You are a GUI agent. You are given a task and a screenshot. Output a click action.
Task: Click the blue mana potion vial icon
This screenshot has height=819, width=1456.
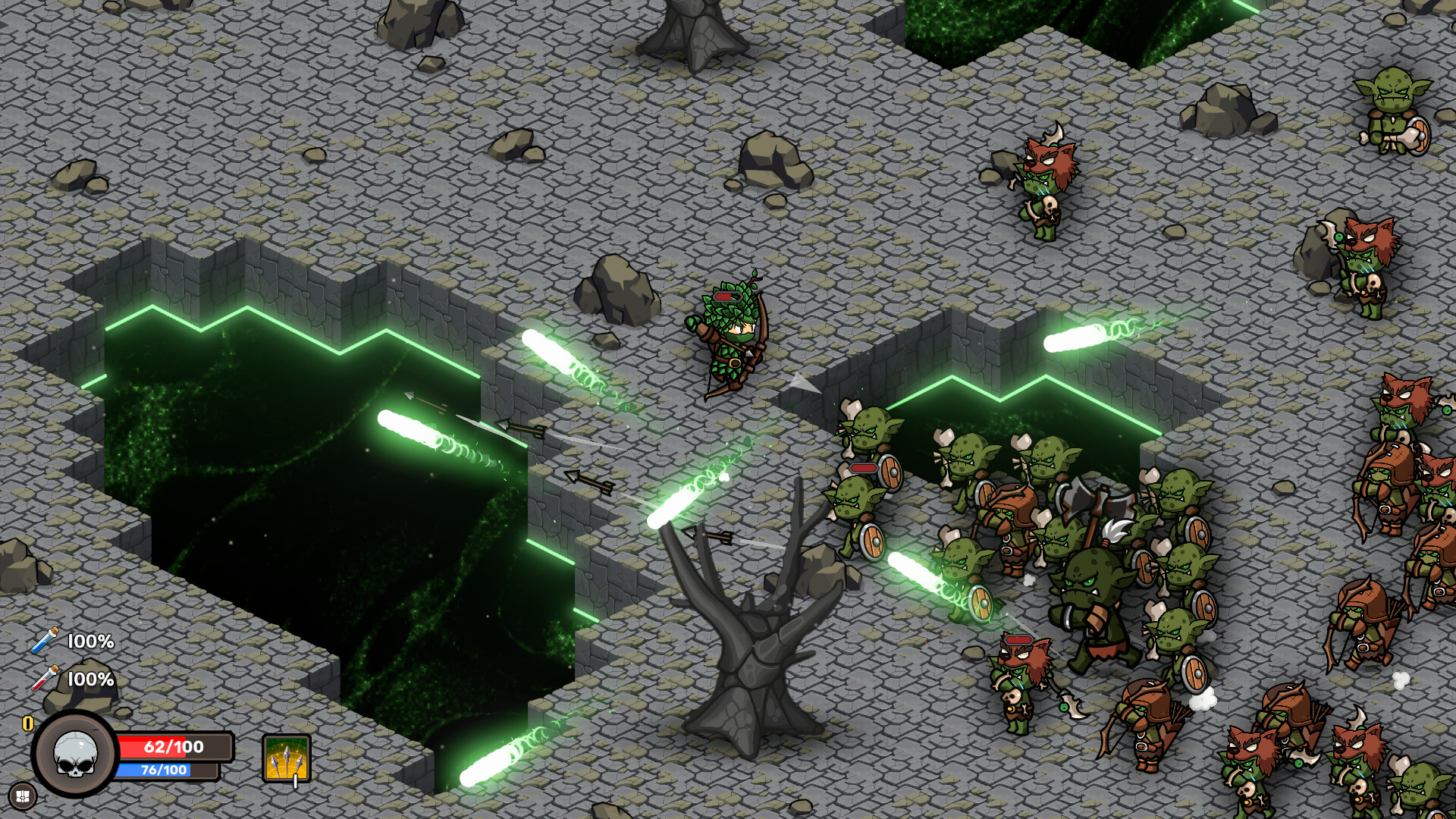click(44, 641)
